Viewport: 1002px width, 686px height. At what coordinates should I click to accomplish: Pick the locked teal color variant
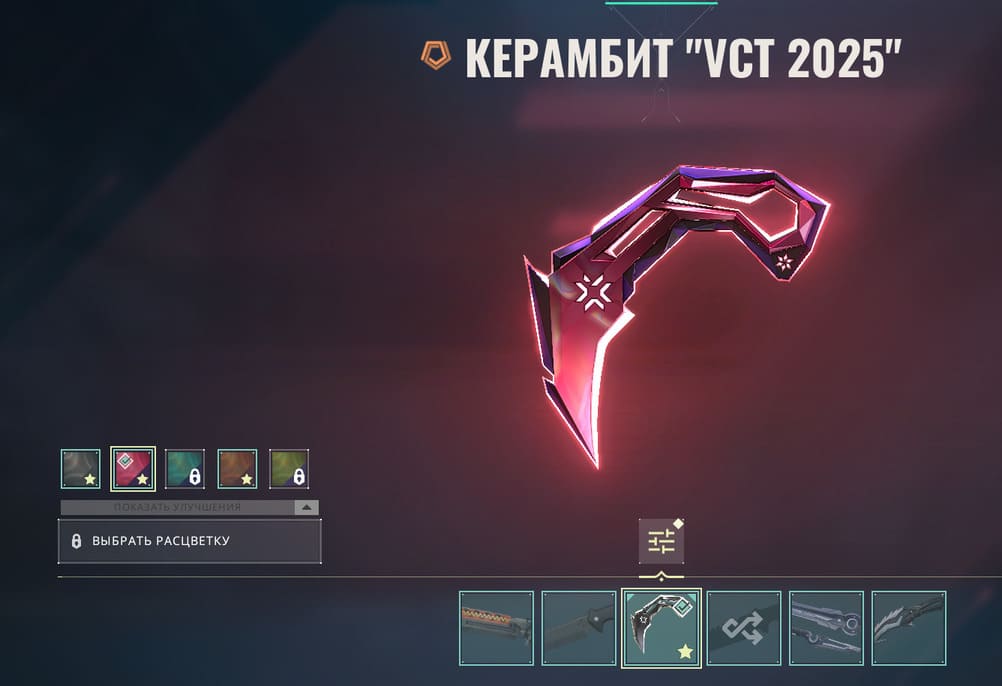(185, 469)
